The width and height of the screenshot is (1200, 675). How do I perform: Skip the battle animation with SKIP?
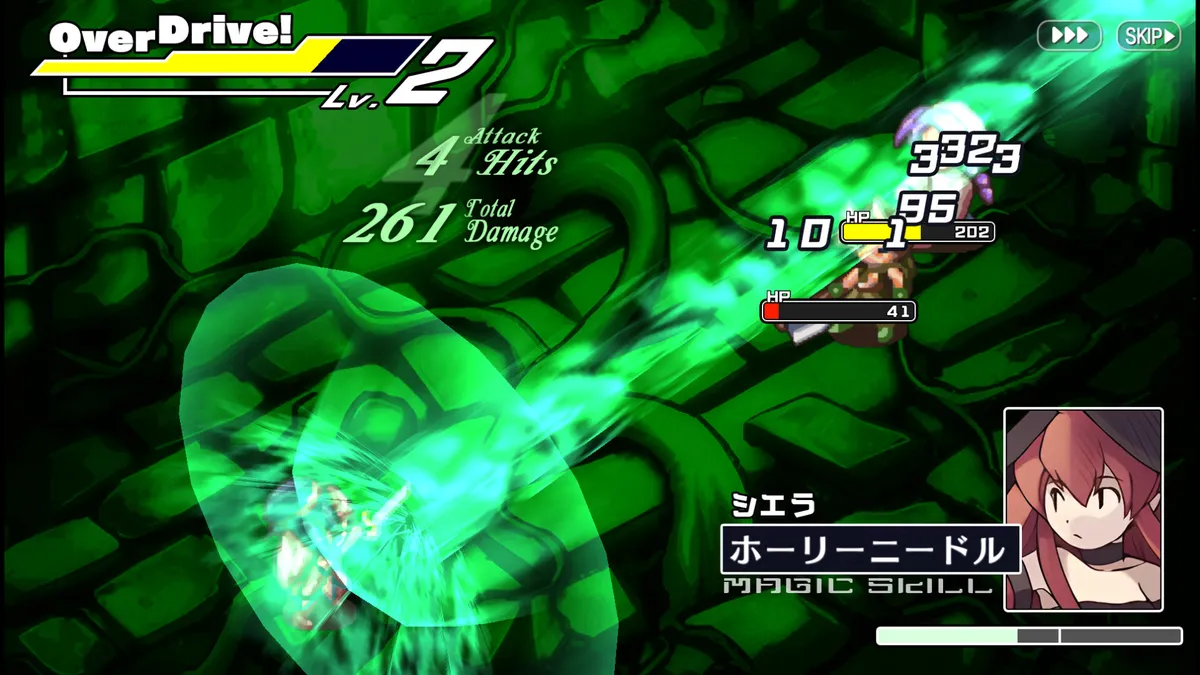(x=1148, y=36)
